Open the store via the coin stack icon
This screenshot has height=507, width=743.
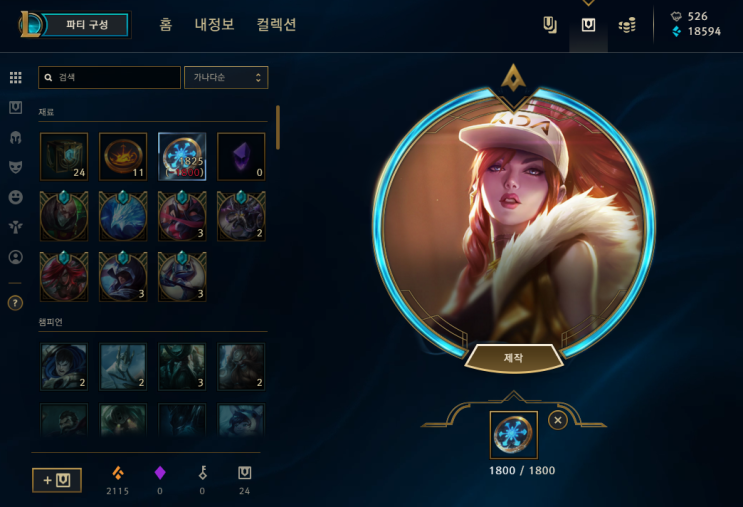tap(627, 25)
